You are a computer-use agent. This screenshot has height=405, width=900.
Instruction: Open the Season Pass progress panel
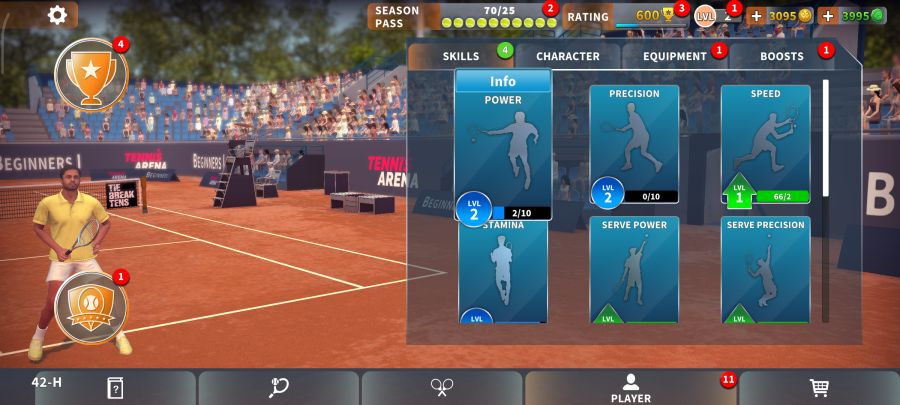tap(460, 16)
